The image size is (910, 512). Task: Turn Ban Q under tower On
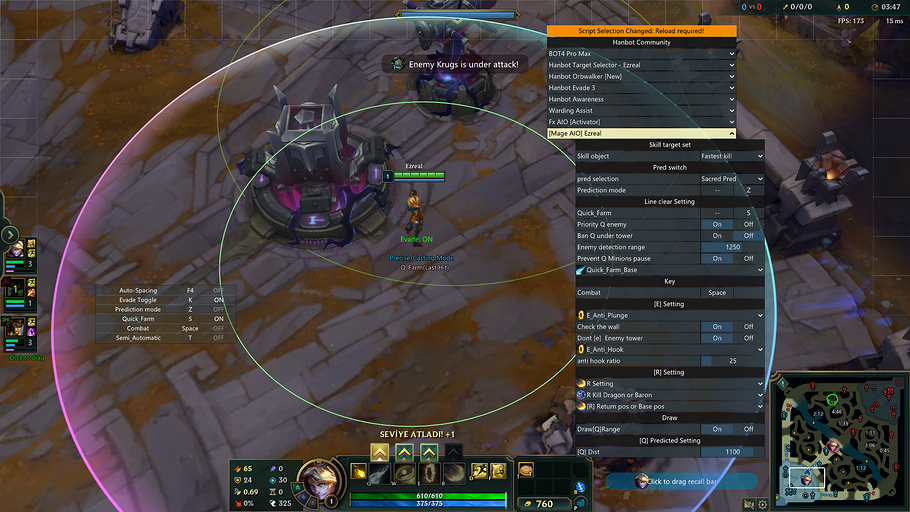[x=717, y=236]
